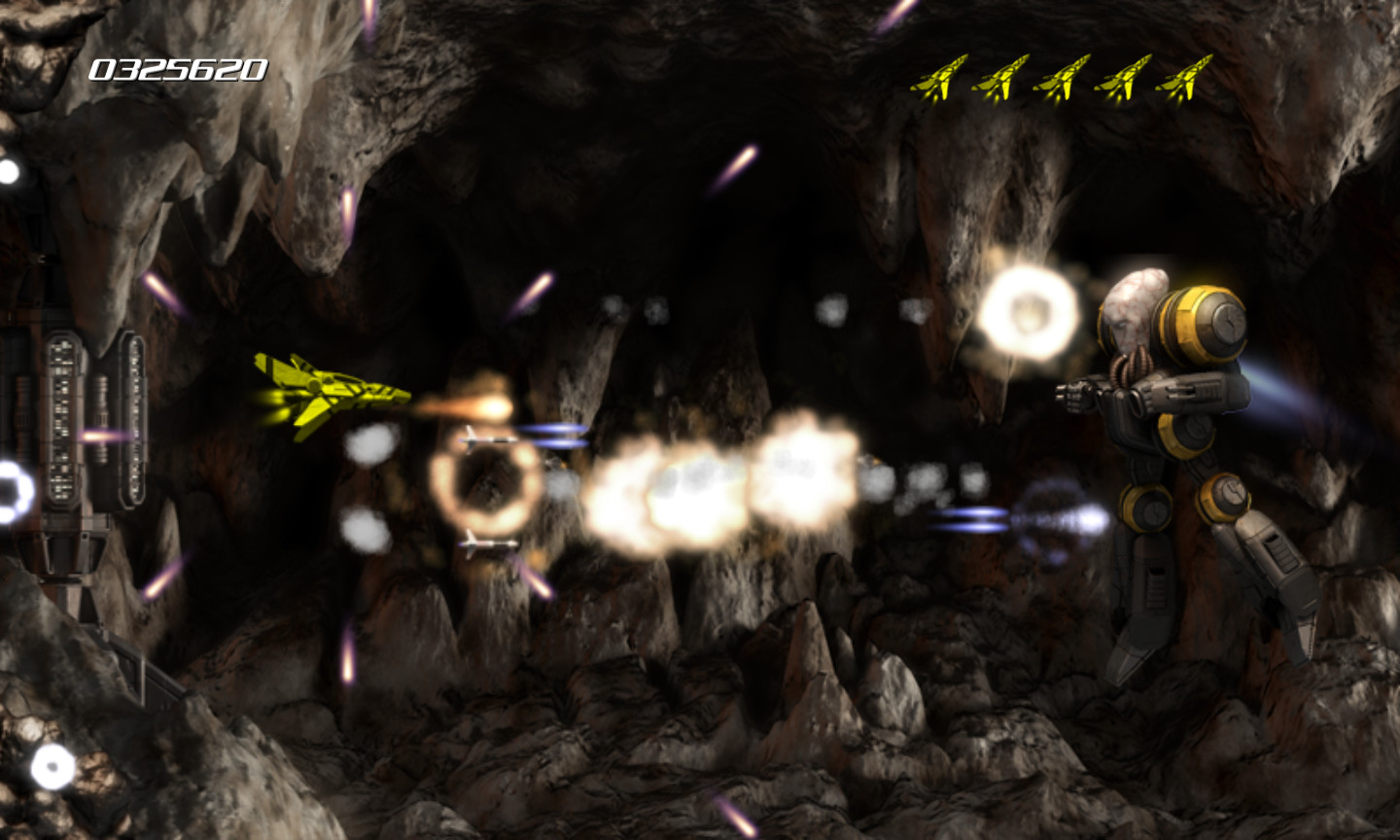This screenshot has width=1400, height=840.
Task: Select the middle life counter ship icon
Action: point(1065,80)
